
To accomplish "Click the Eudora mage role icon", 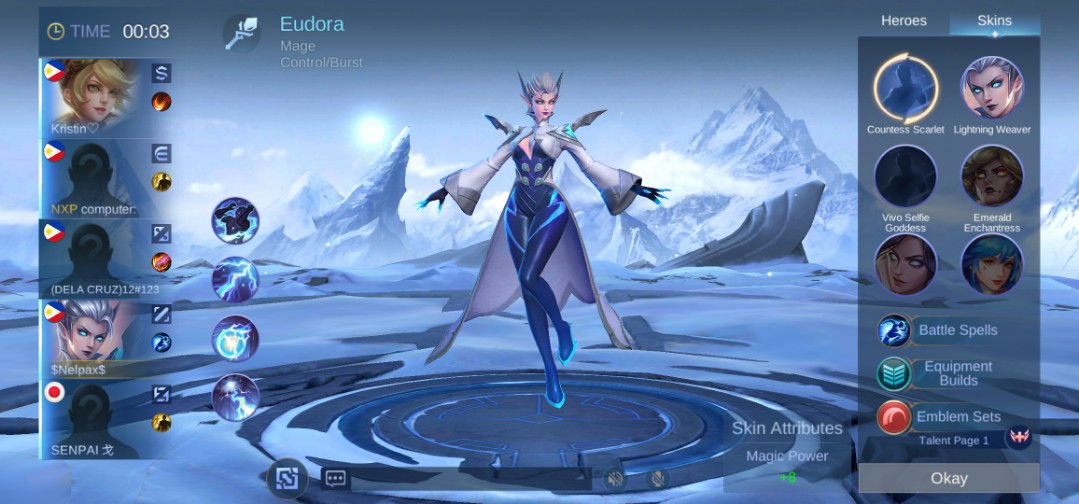I will (241, 32).
